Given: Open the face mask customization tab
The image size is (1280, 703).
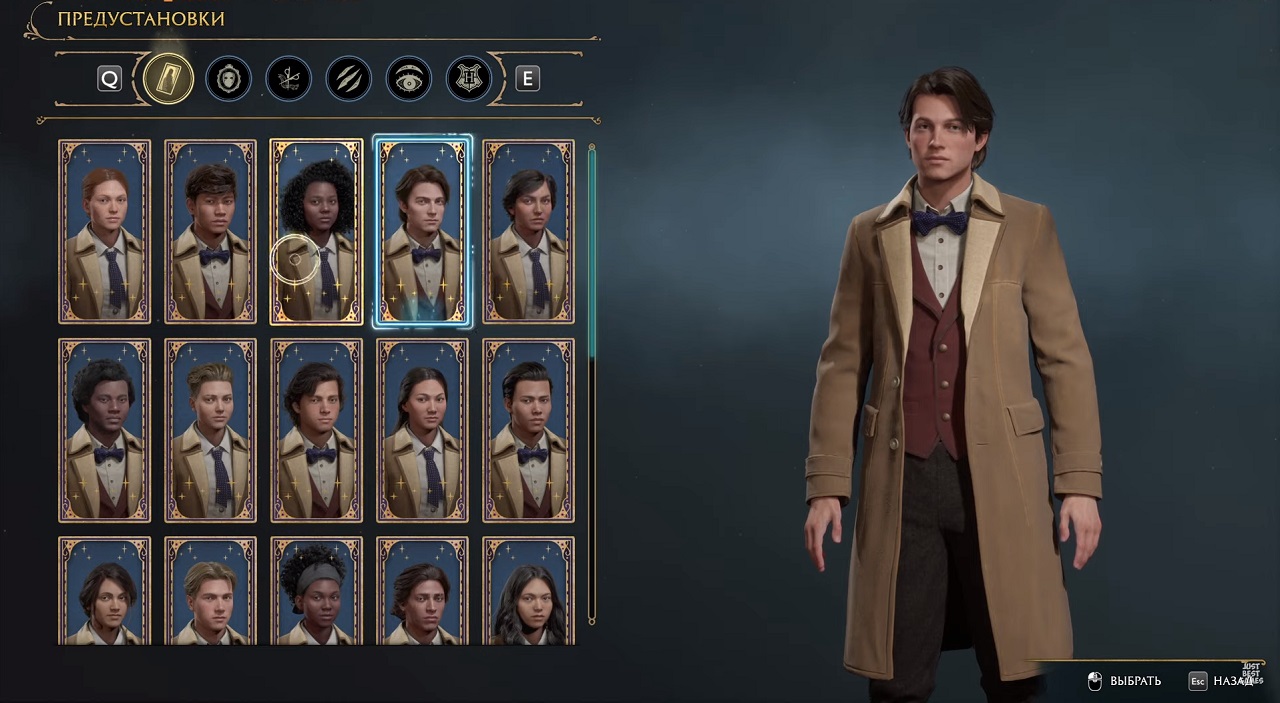Looking at the screenshot, I should (228, 79).
